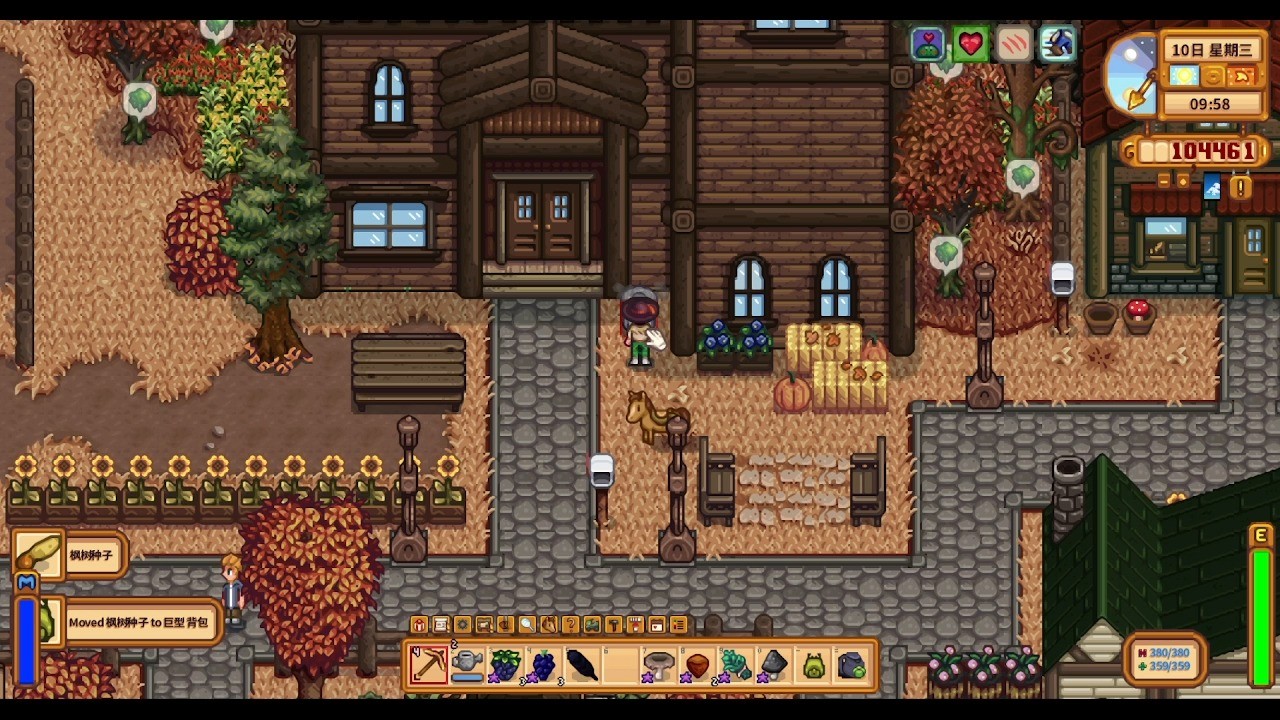This screenshot has height=720, width=1280.
Task: Pick the black feather slot
Action: coord(582,665)
